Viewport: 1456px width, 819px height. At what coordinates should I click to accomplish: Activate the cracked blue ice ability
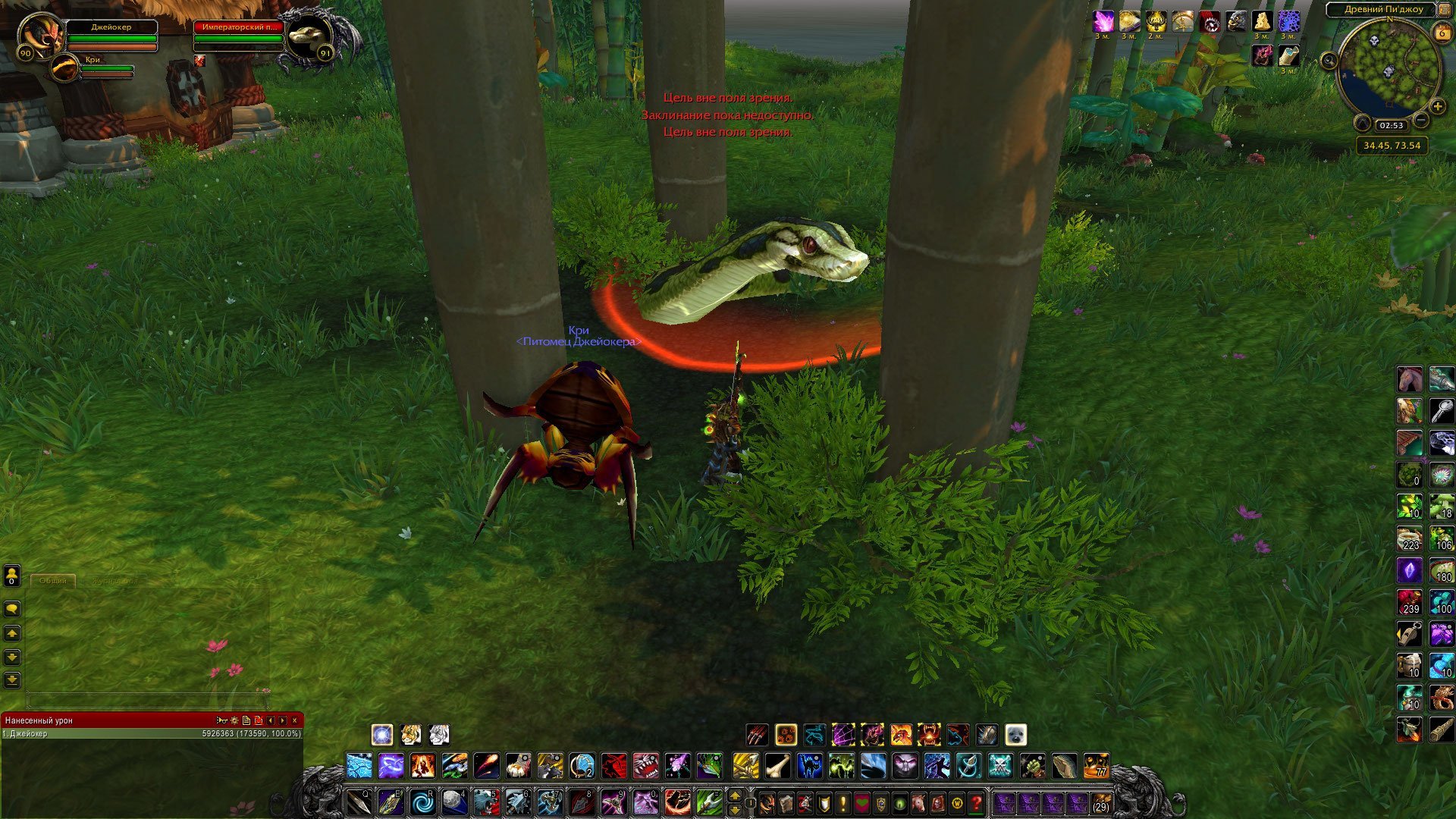coord(359,766)
